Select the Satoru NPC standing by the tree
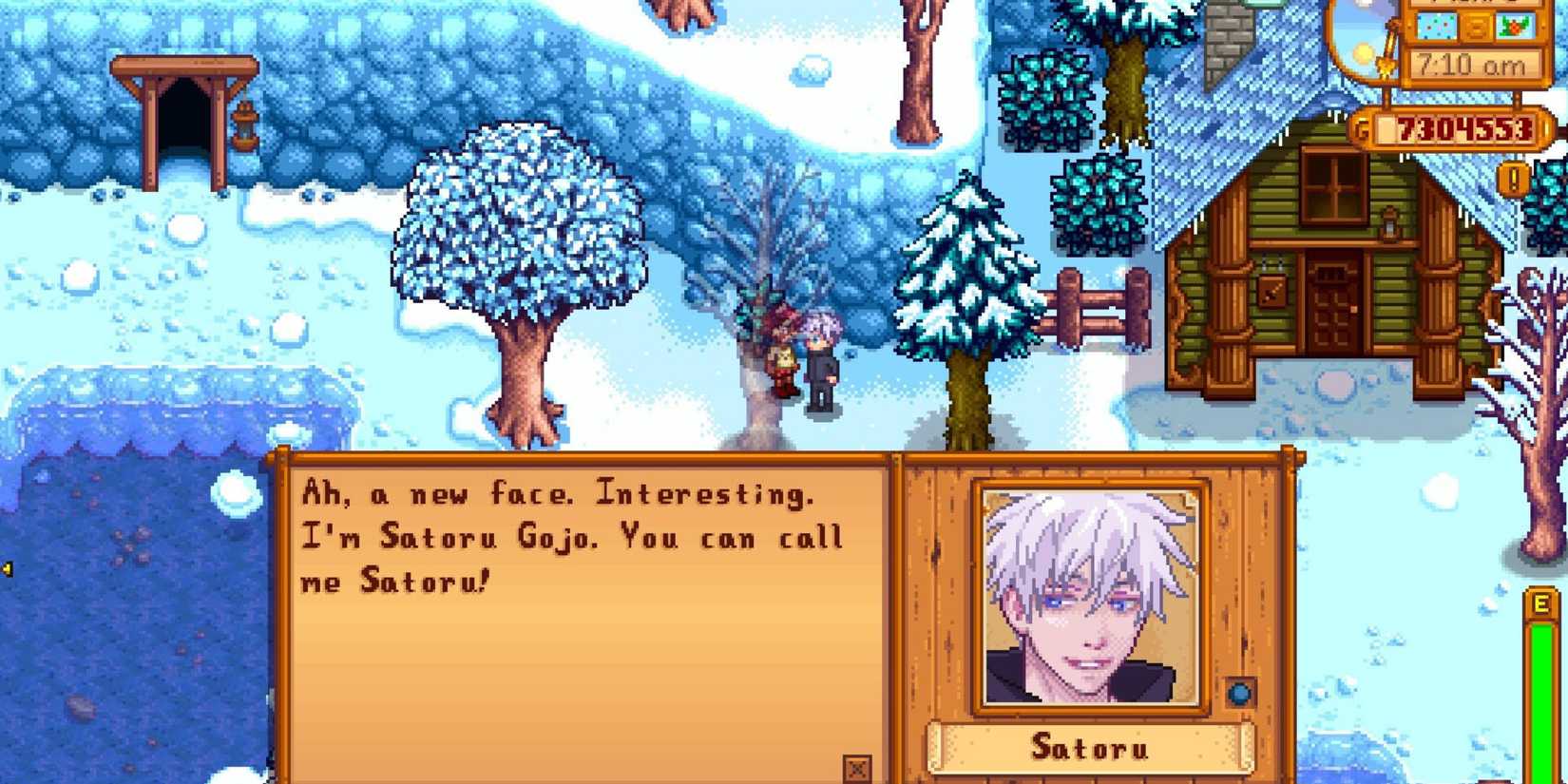 [x=822, y=361]
